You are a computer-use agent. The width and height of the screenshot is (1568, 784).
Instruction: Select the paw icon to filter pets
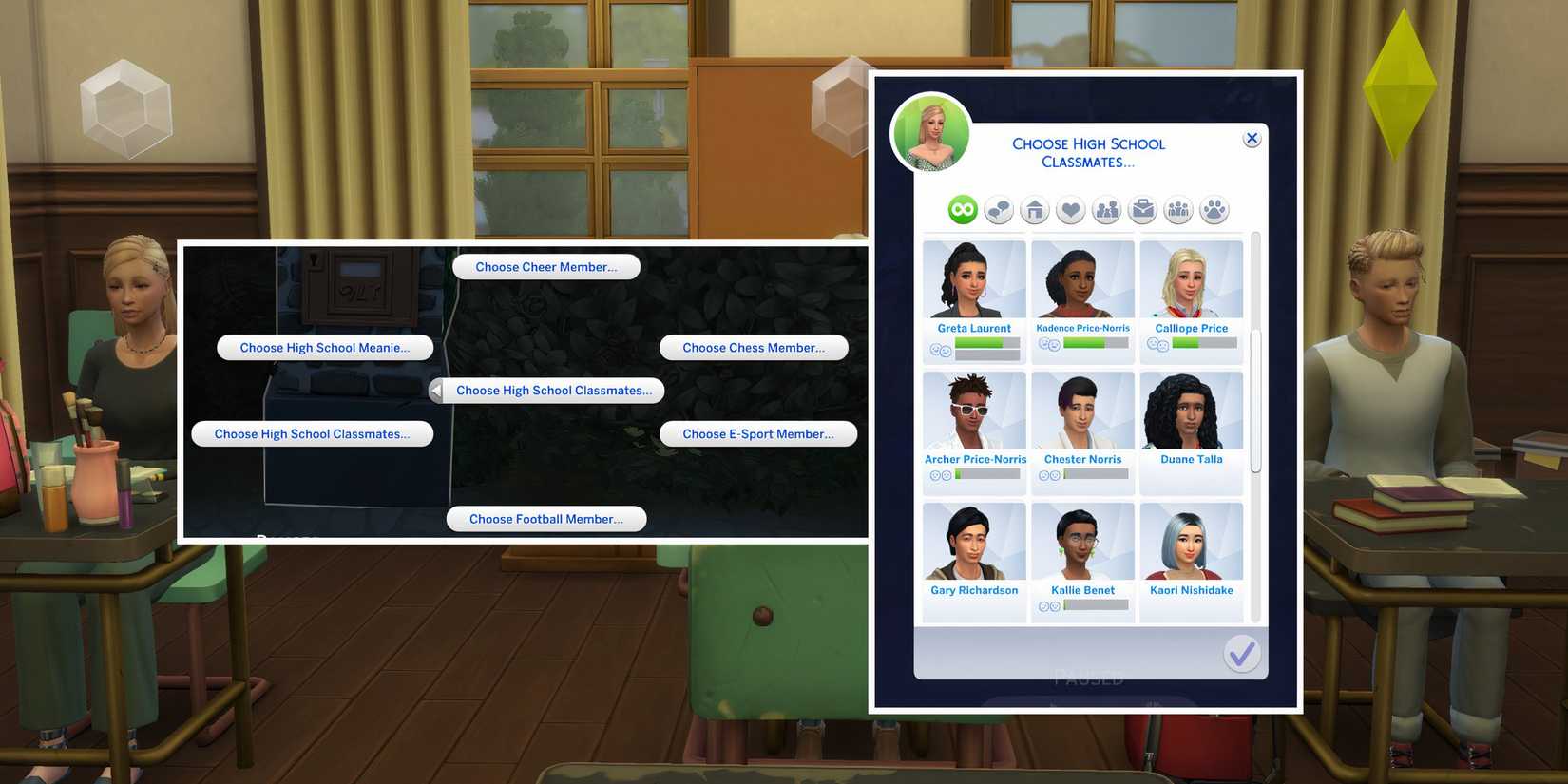[1214, 209]
